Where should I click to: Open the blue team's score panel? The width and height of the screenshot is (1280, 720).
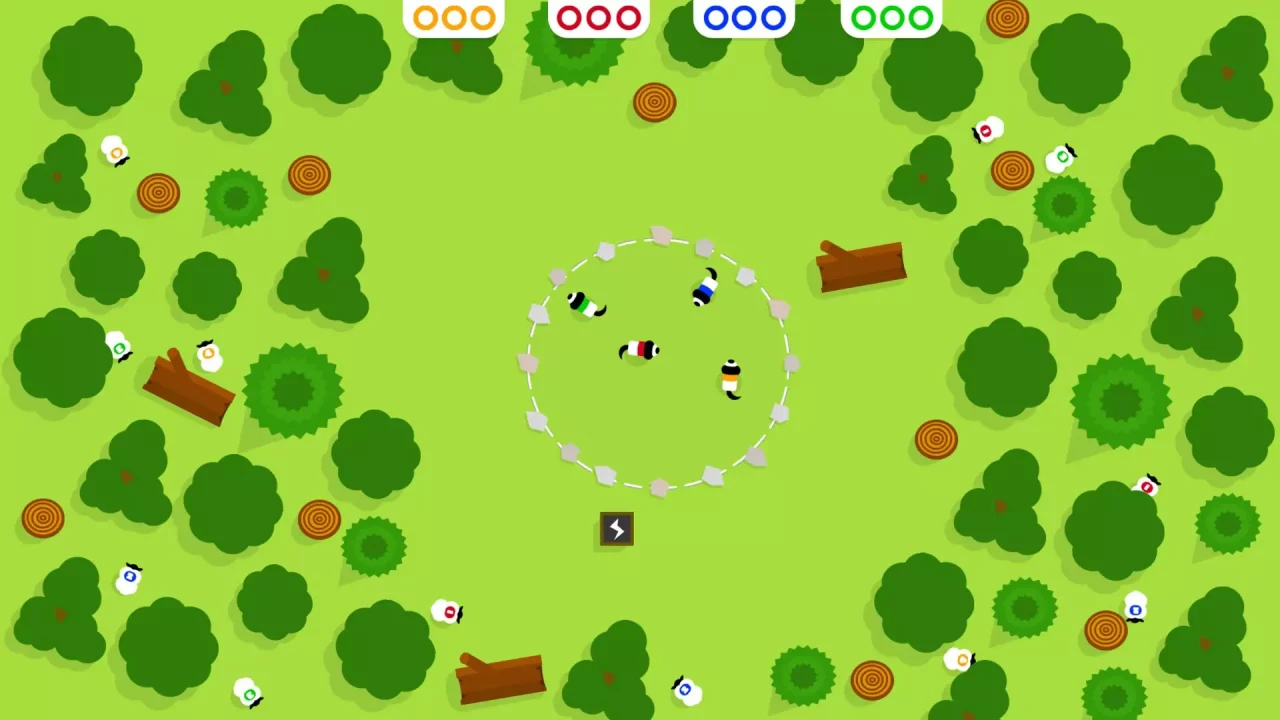pos(743,17)
